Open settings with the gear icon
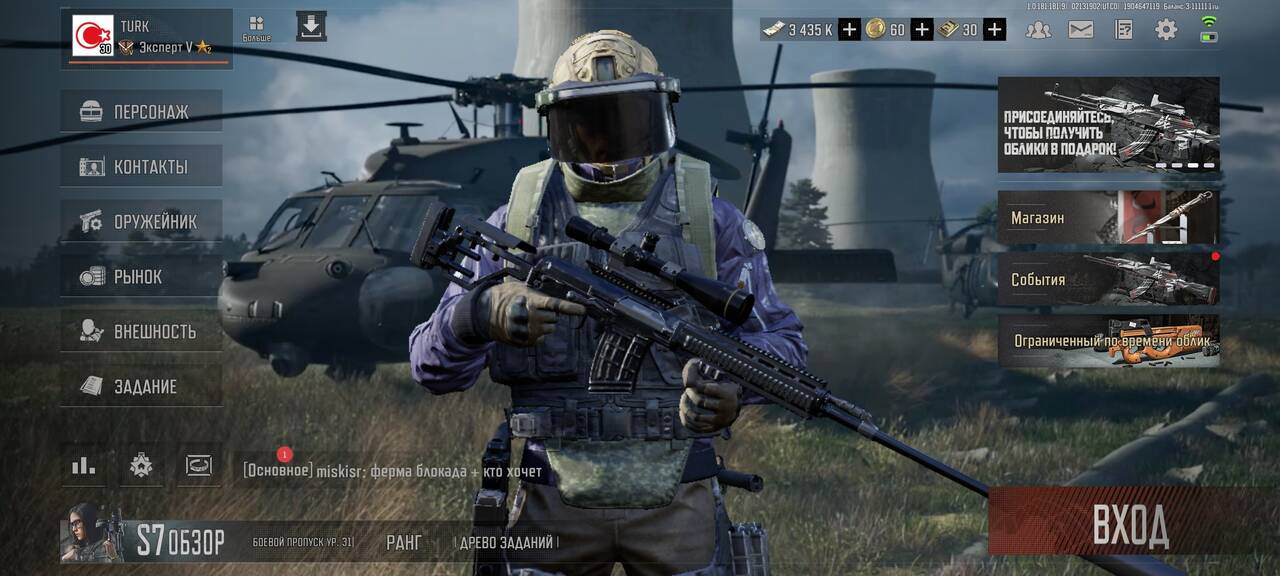 (x=1166, y=29)
